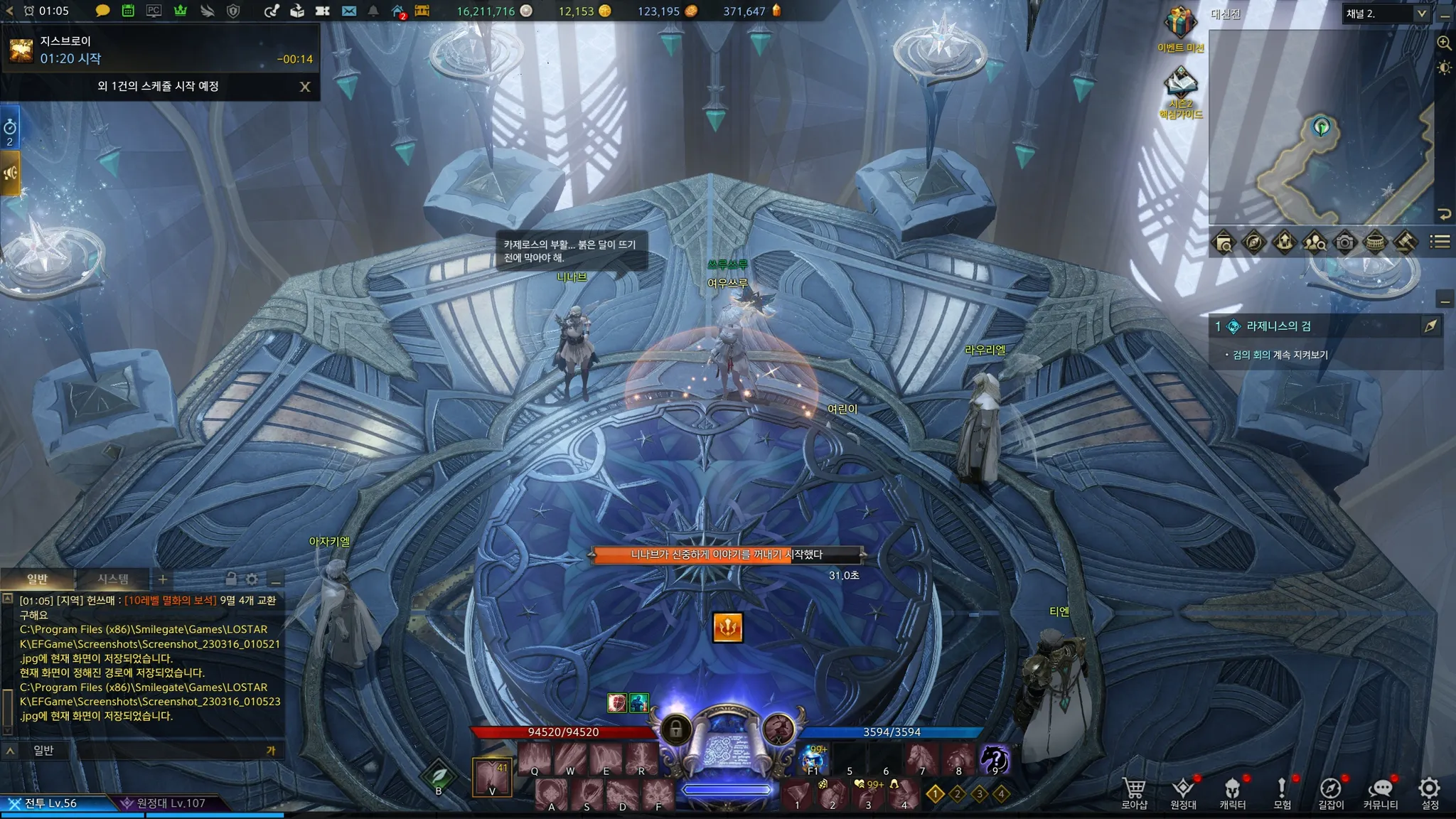Click the F1 potion slot with 99+
This screenshot has height=819, width=1456.
tap(813, 759)
